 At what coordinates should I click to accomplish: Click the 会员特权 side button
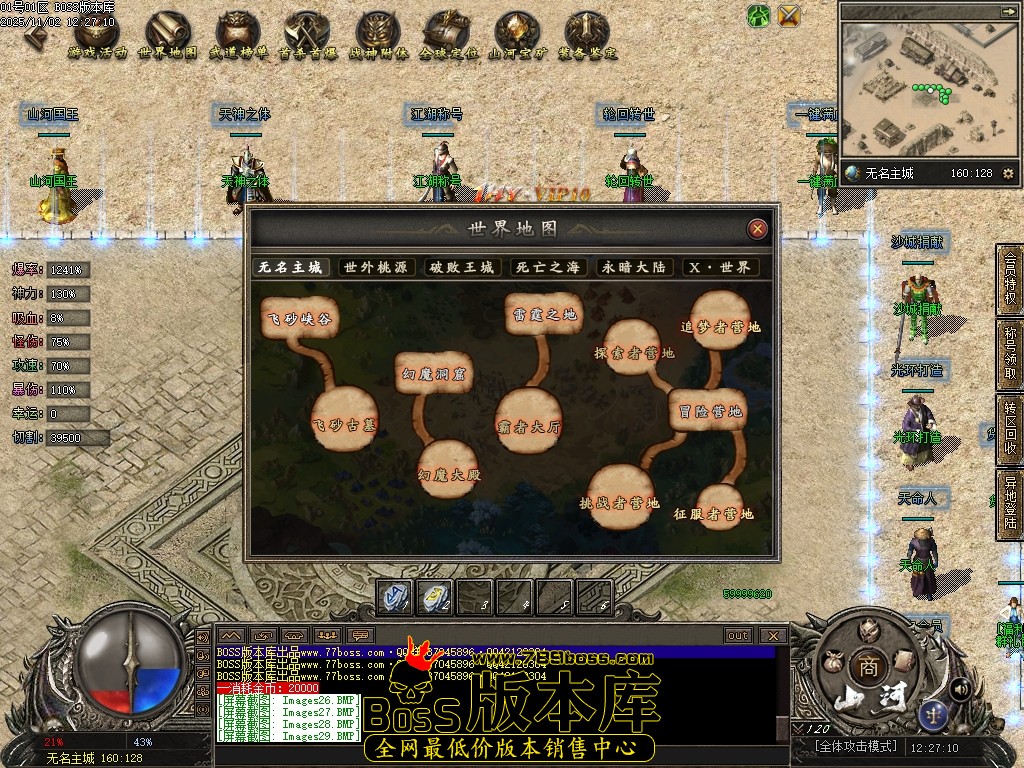[x=1008, y=279]
